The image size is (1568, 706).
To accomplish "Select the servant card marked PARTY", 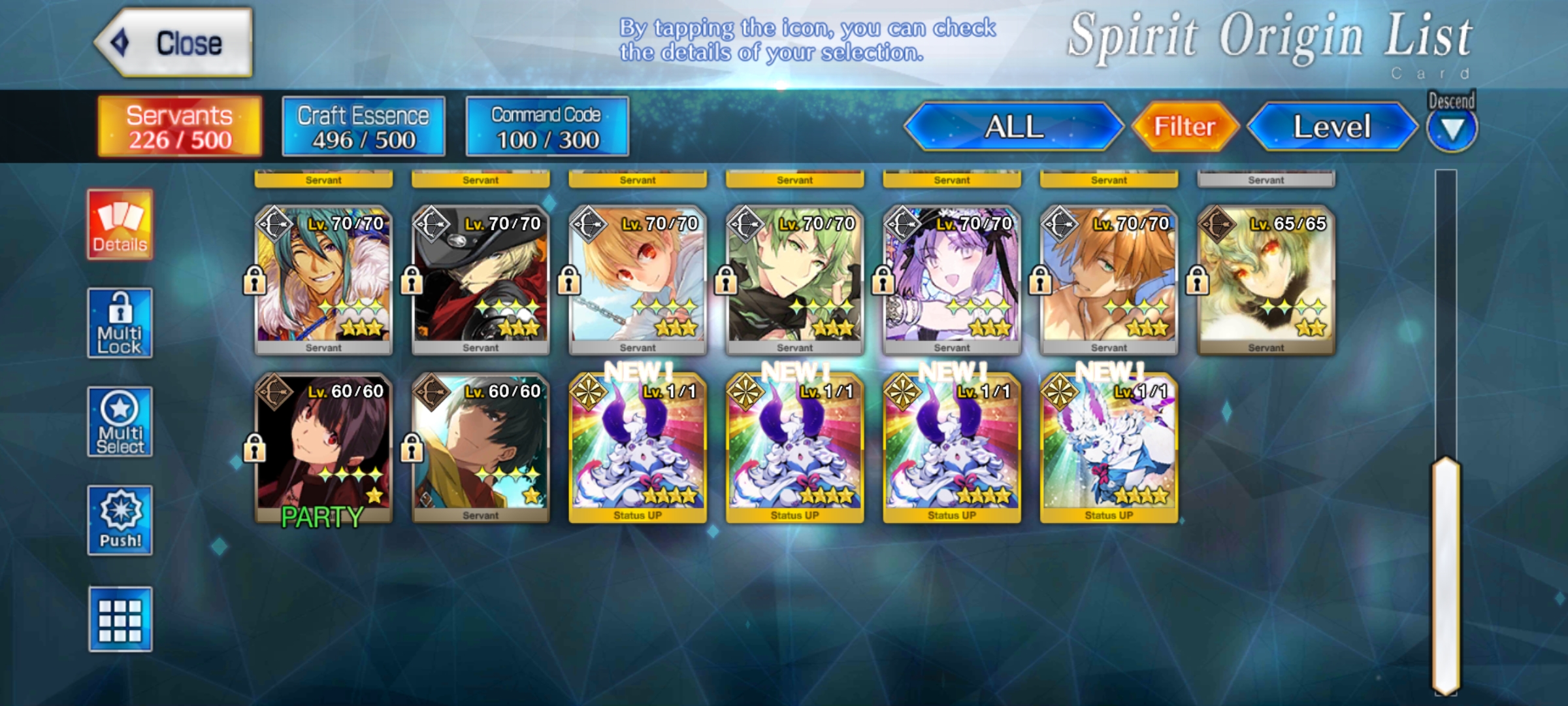I will pyautogui.click(x=323, y=448).
